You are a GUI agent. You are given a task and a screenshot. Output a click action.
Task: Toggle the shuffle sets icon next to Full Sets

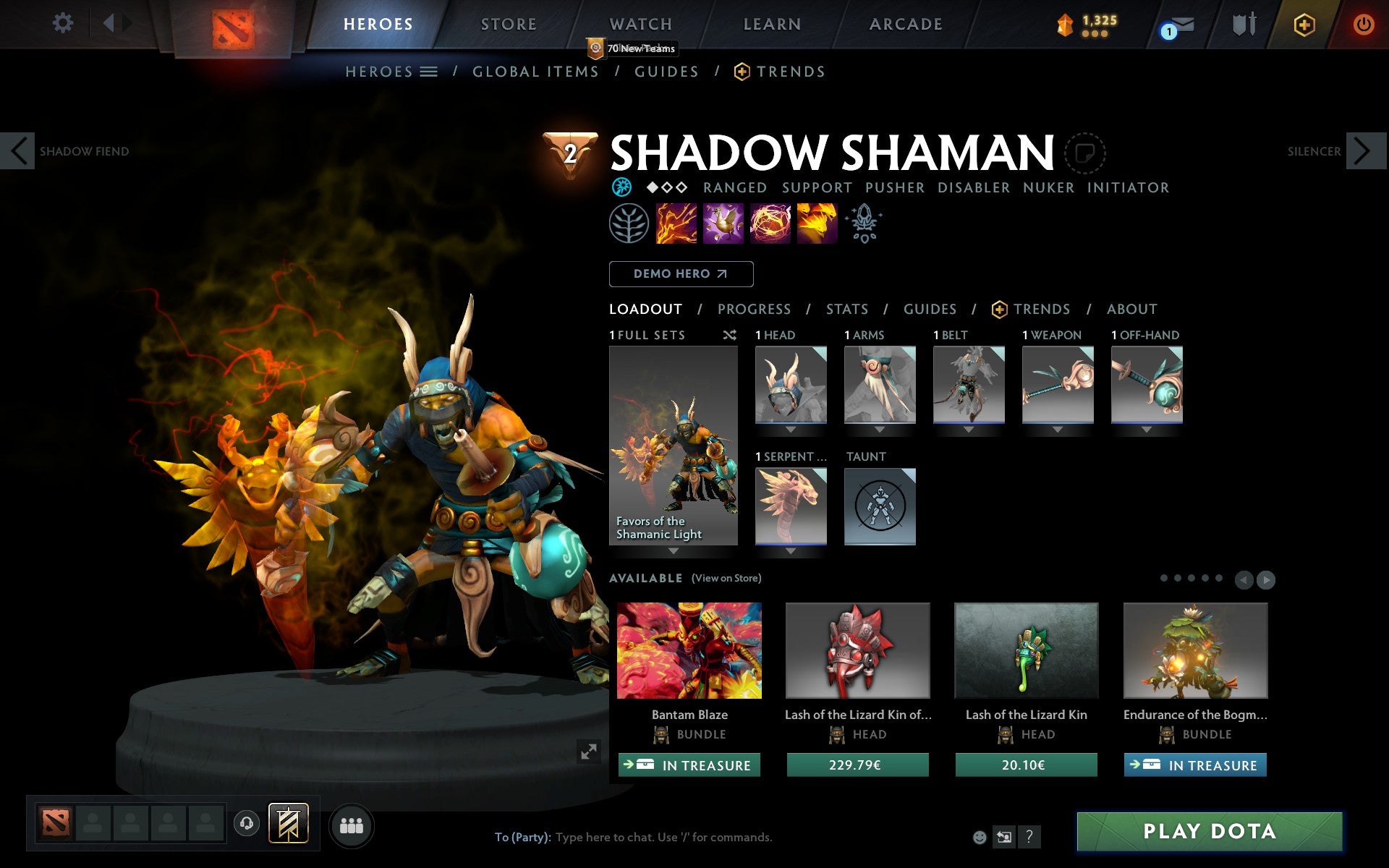tap(729, 335)
